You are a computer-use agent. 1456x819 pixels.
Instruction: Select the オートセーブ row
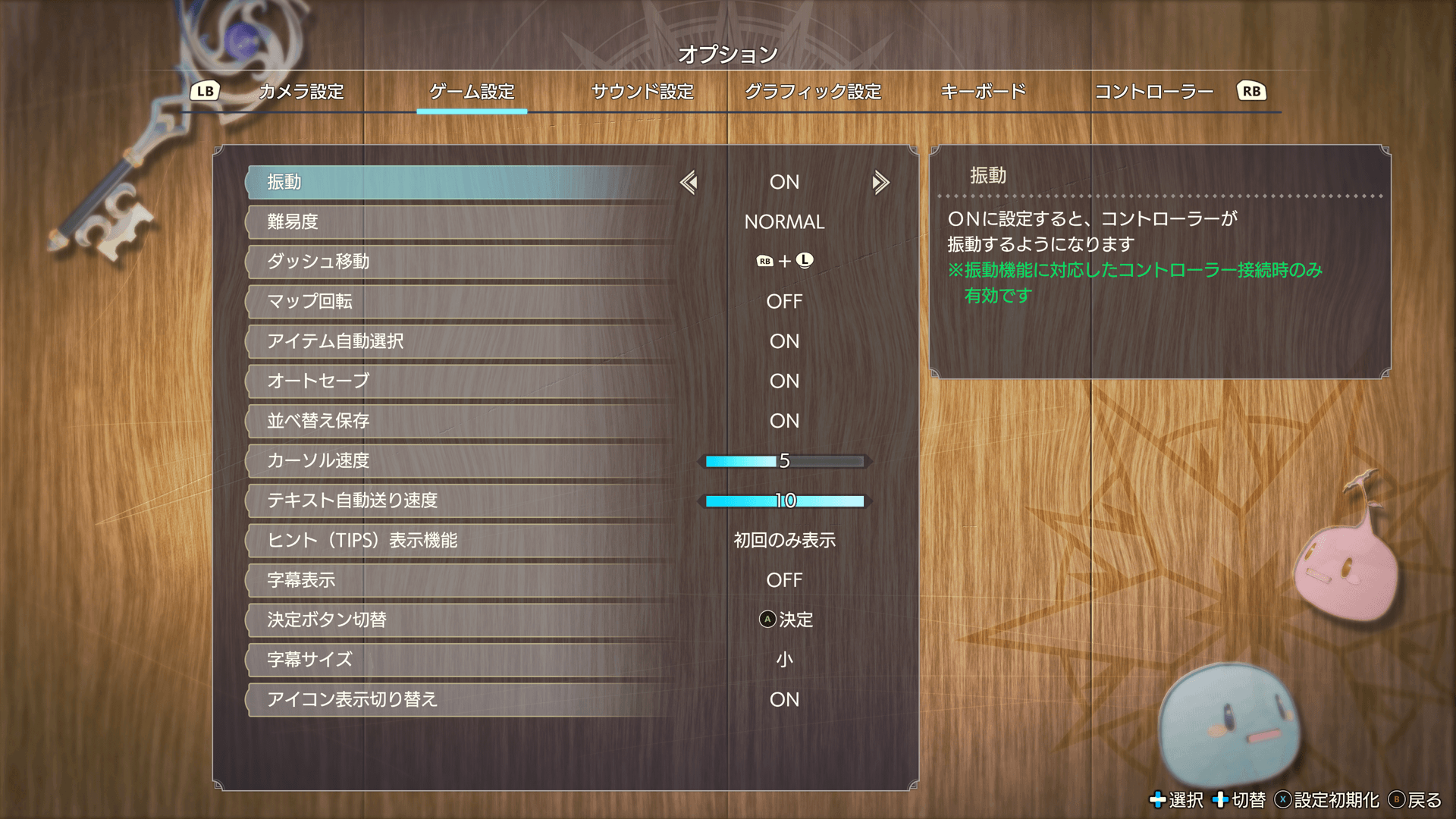[460, 381]
